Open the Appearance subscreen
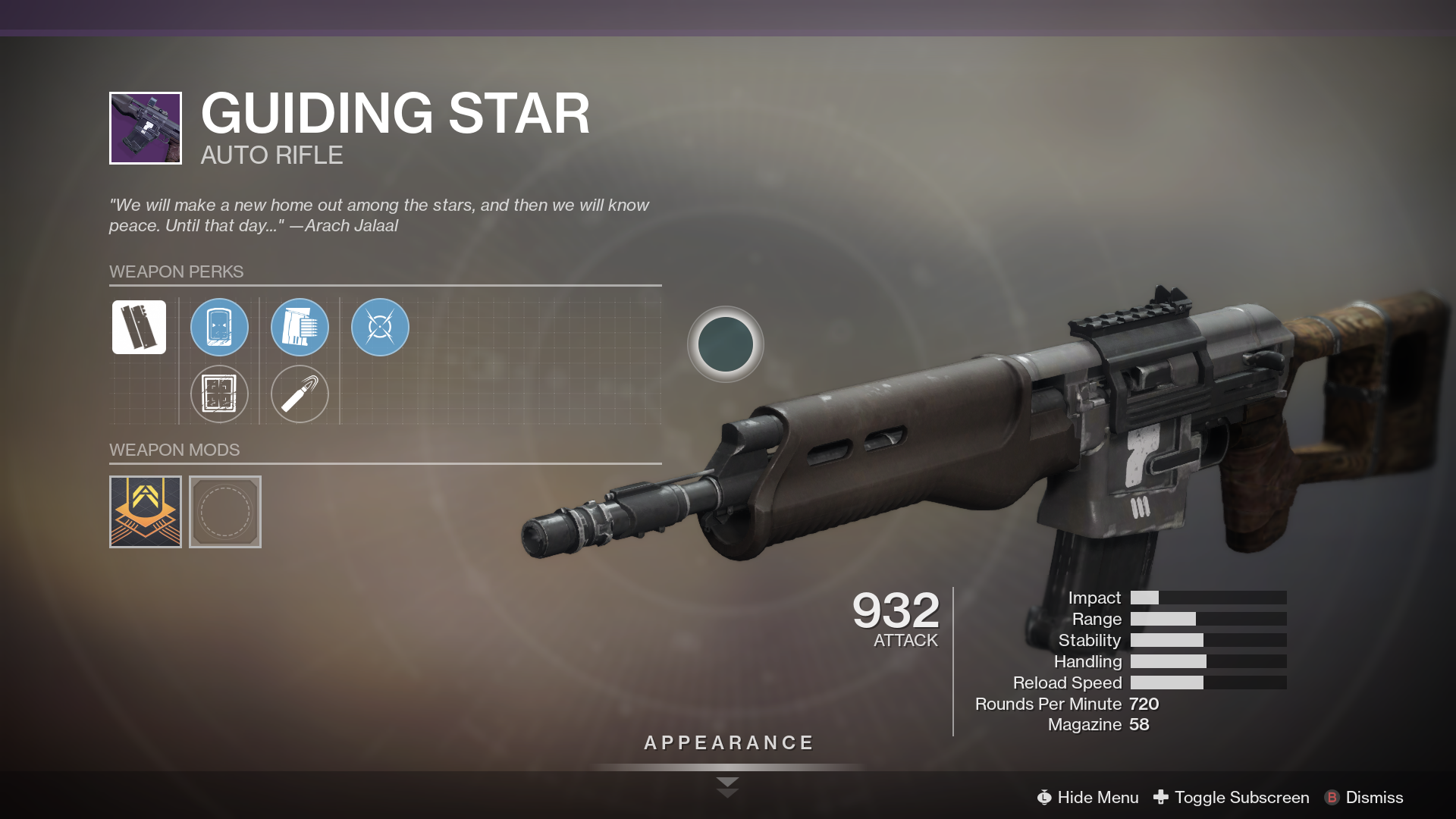Image resolution: width=1456 pixels, height=819 pixels. 728,743
